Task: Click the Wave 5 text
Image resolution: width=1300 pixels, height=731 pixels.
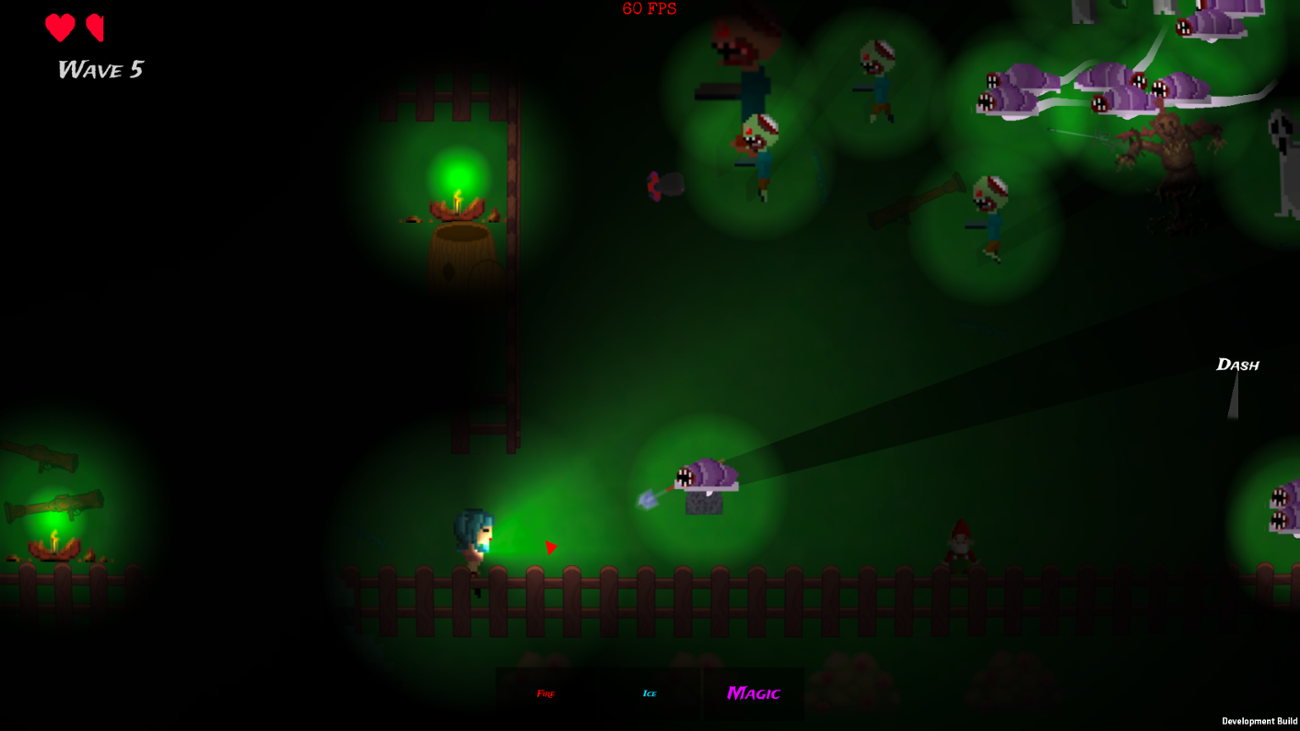Action: point(100,70)
